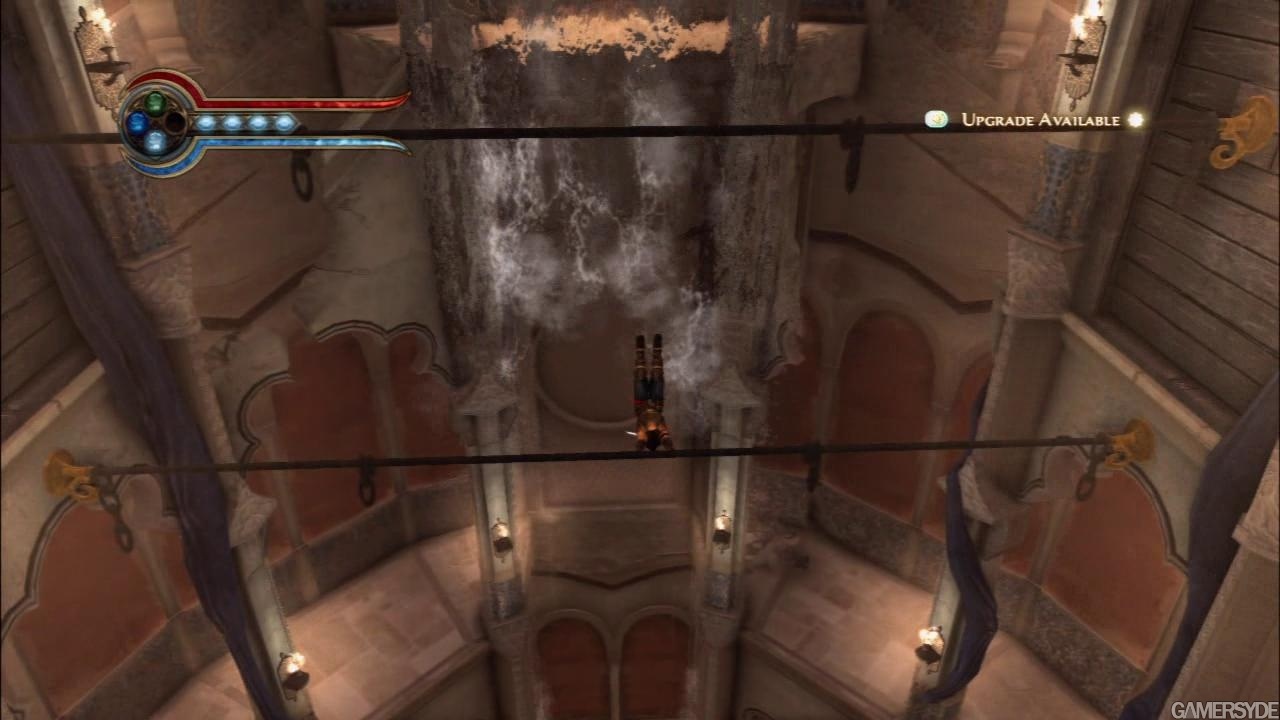Image resolution: width=1280 pixels, height=720 pixels.
Task: Select the green orb power
Action: pos(155,102)
